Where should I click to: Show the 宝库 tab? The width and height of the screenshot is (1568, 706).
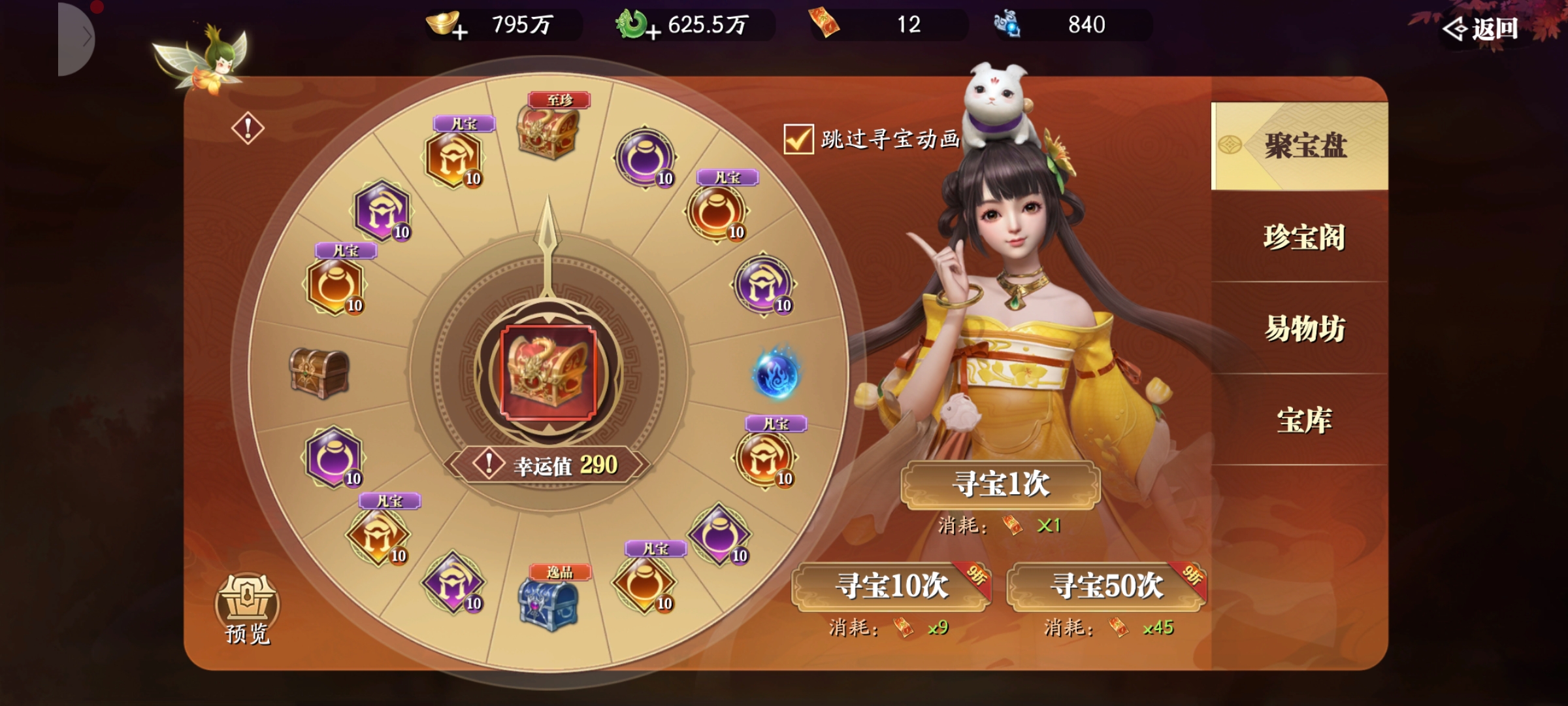click(1303, 420)
